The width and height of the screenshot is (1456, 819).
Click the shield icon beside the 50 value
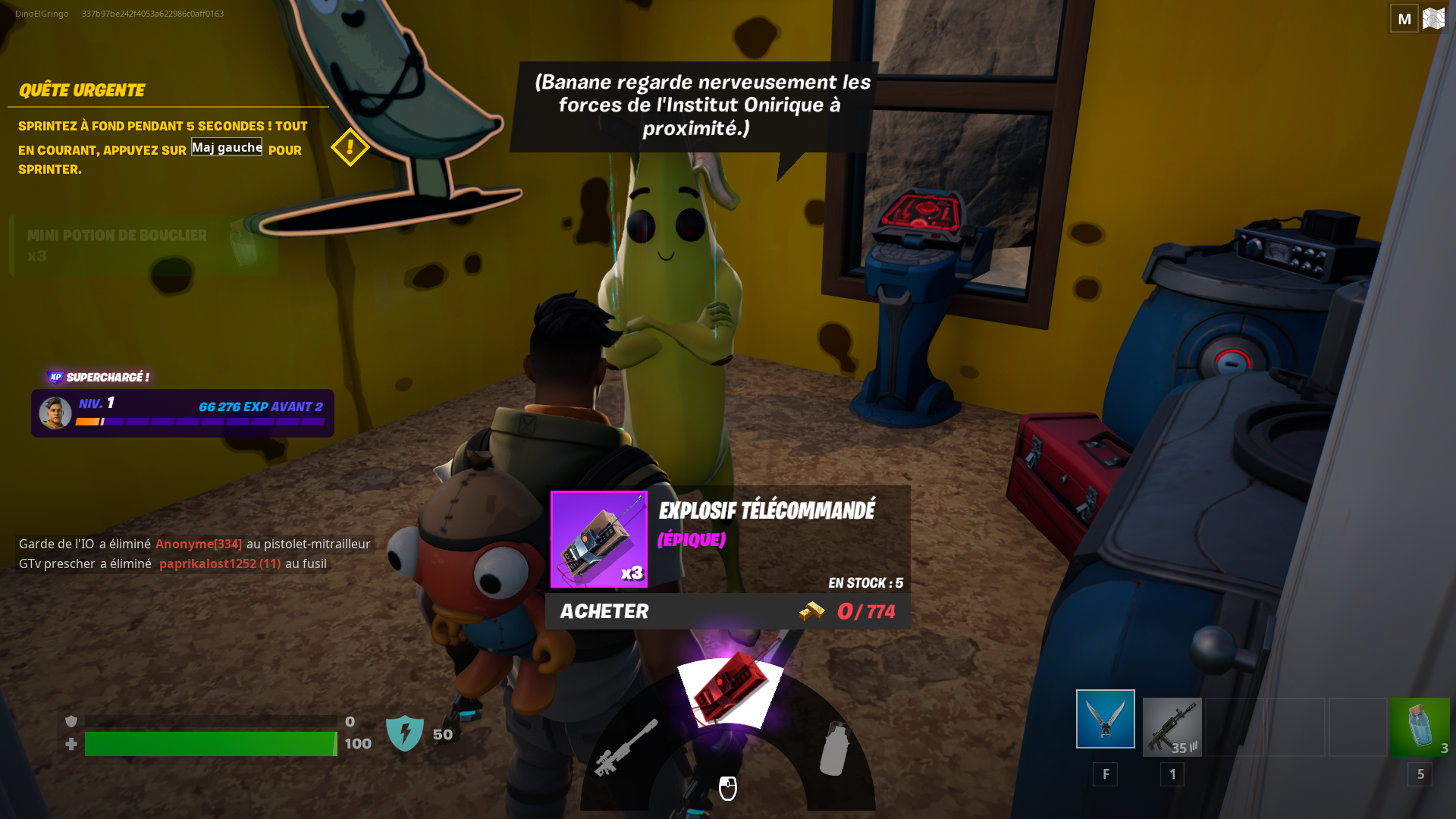tap(406, 733)
